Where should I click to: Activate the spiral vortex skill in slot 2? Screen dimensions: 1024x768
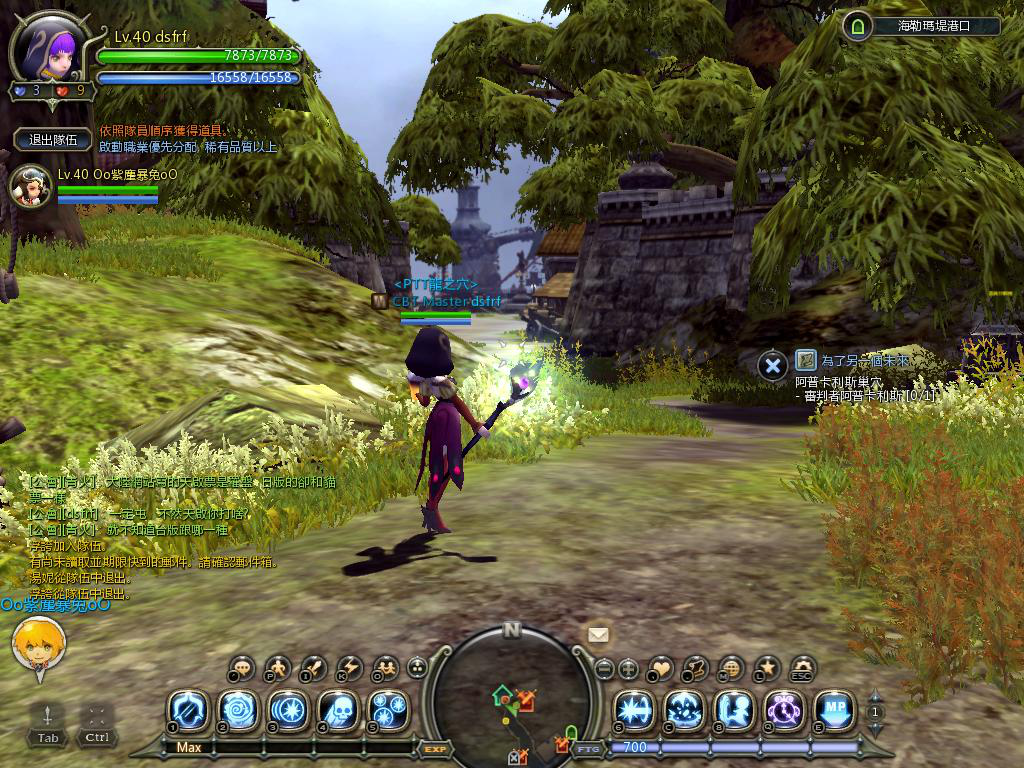(x=238, y=711)
